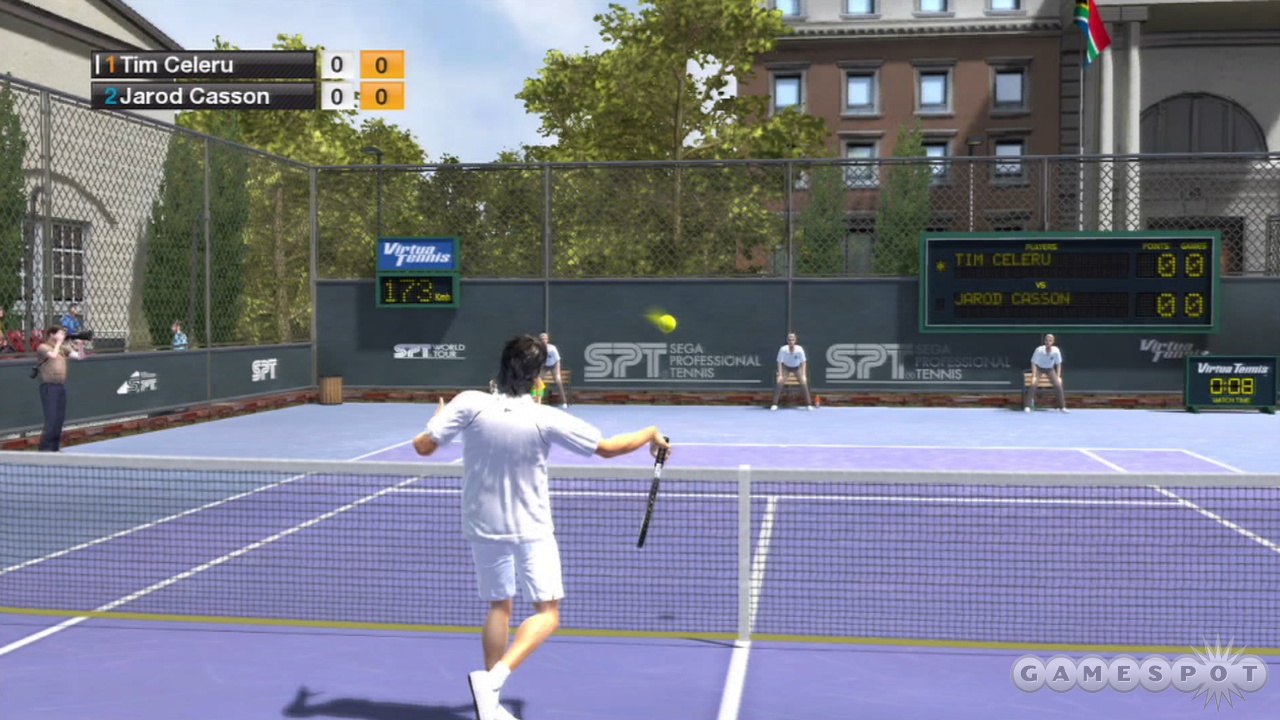Select Tim Celeru's name in the scoreboard
The width and height of the screenshot is (1280, 720).
click(177, 65)
